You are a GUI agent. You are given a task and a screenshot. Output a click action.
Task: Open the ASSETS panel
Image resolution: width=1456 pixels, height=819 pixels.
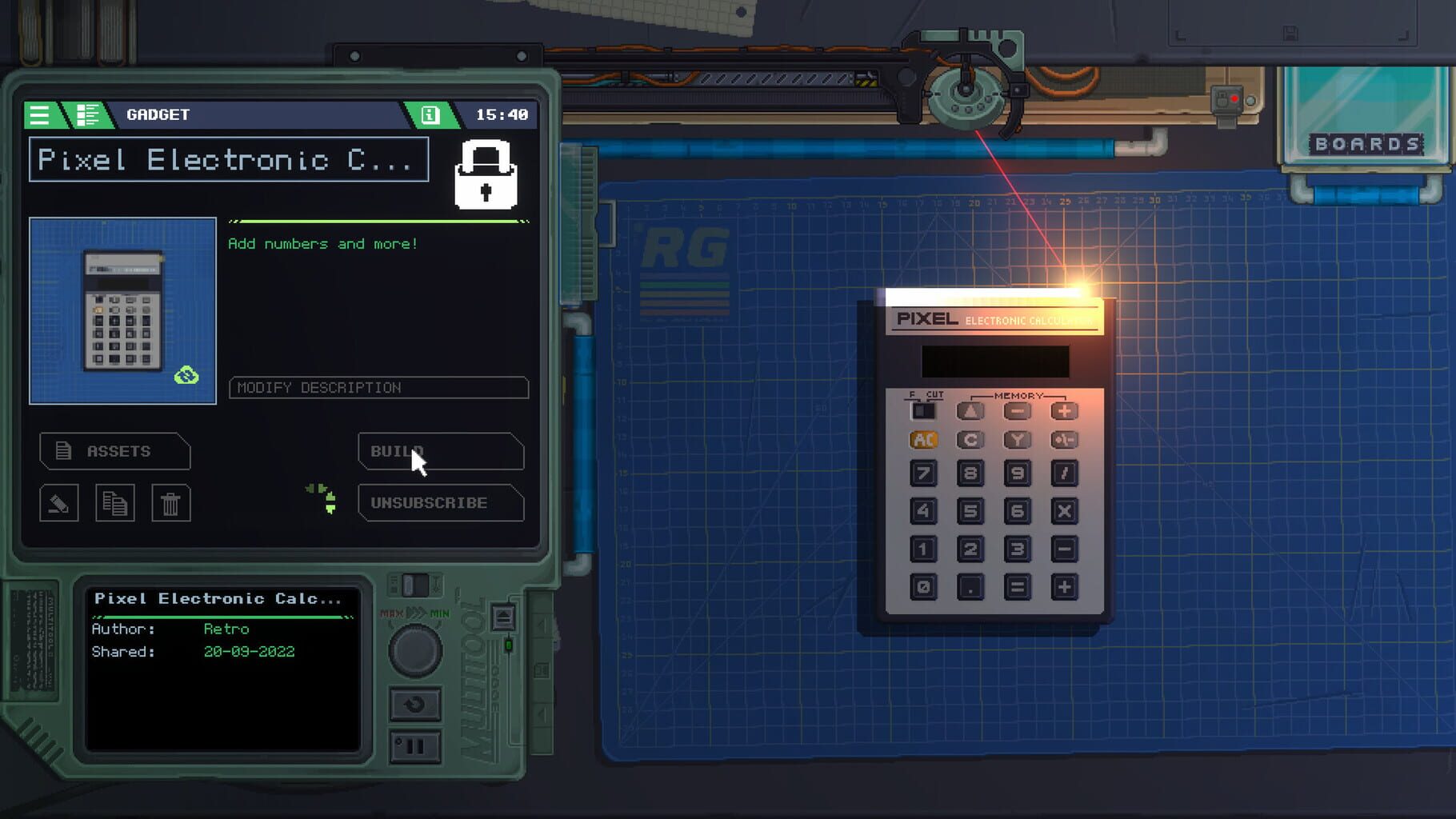point(114,451)
